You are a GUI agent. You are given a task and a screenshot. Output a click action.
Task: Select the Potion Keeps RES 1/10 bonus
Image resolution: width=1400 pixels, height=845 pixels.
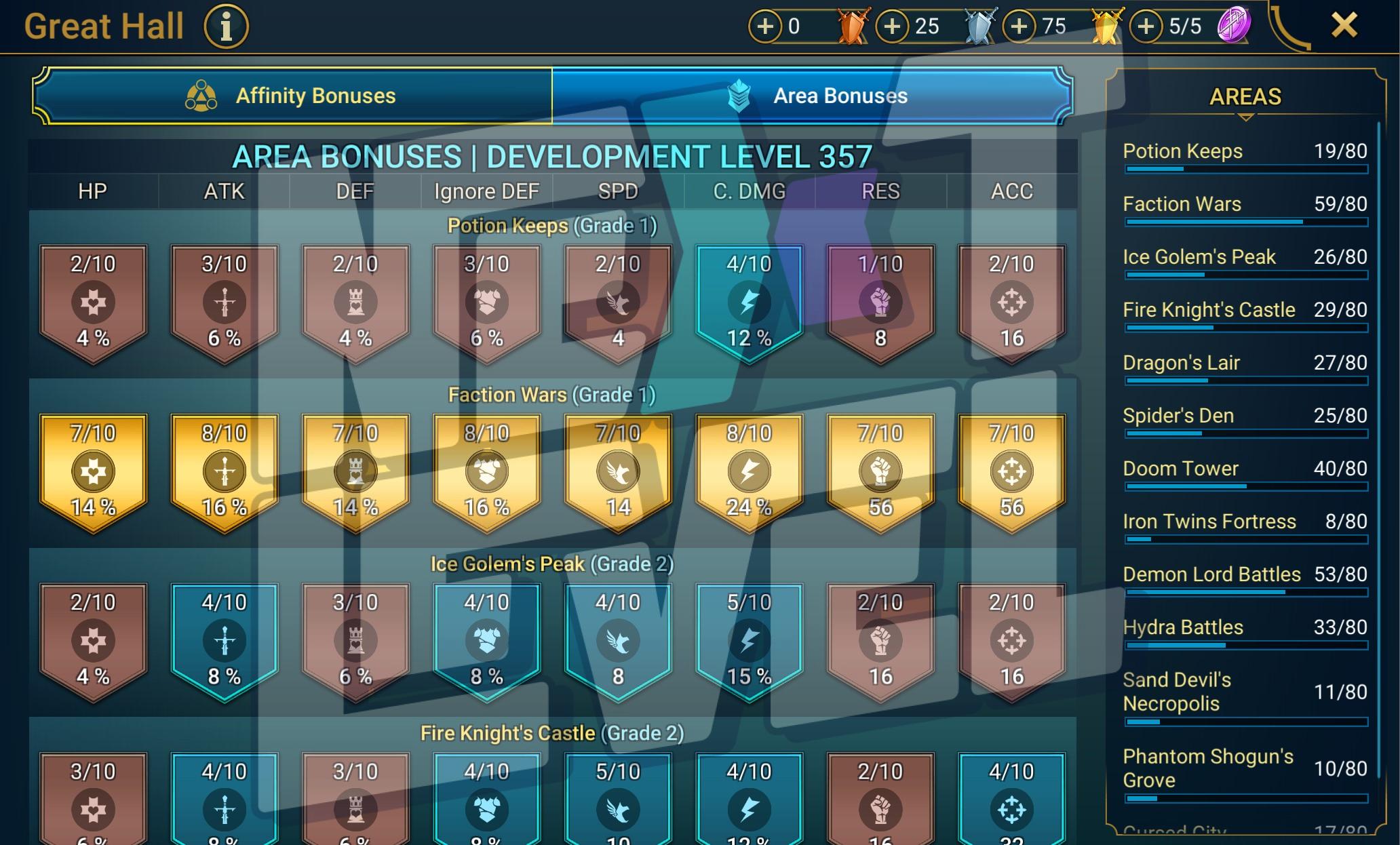pyautogui.click(x=880, y=302)
